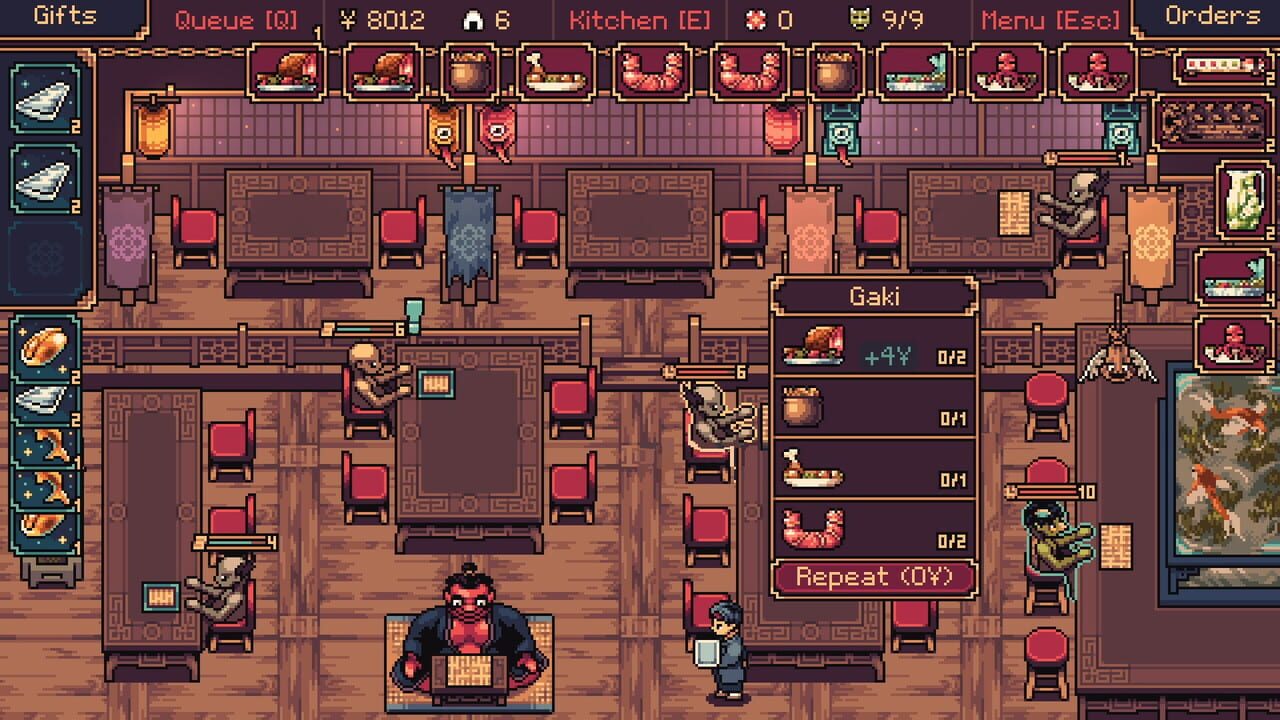
Task: Click the turkey order row in the Gaki panel
Action: (877, 350)
